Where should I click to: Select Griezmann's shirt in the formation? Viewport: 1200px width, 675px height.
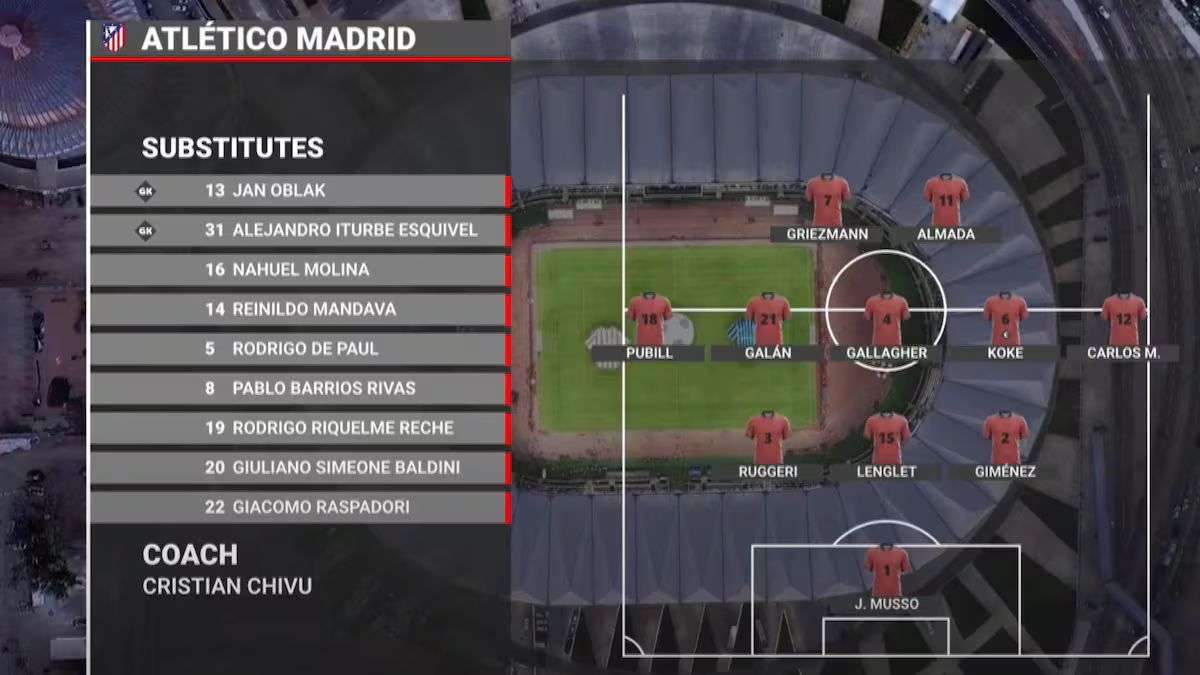(827, 200)
